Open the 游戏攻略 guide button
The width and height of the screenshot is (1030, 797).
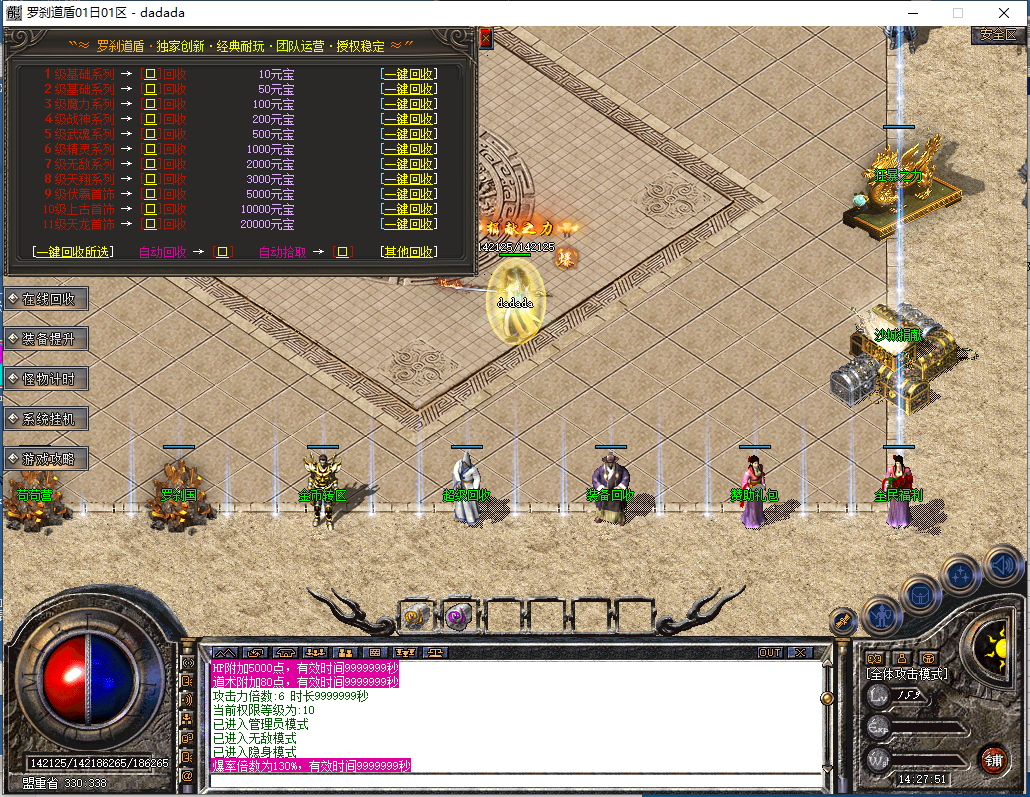[x=47, y=459]
